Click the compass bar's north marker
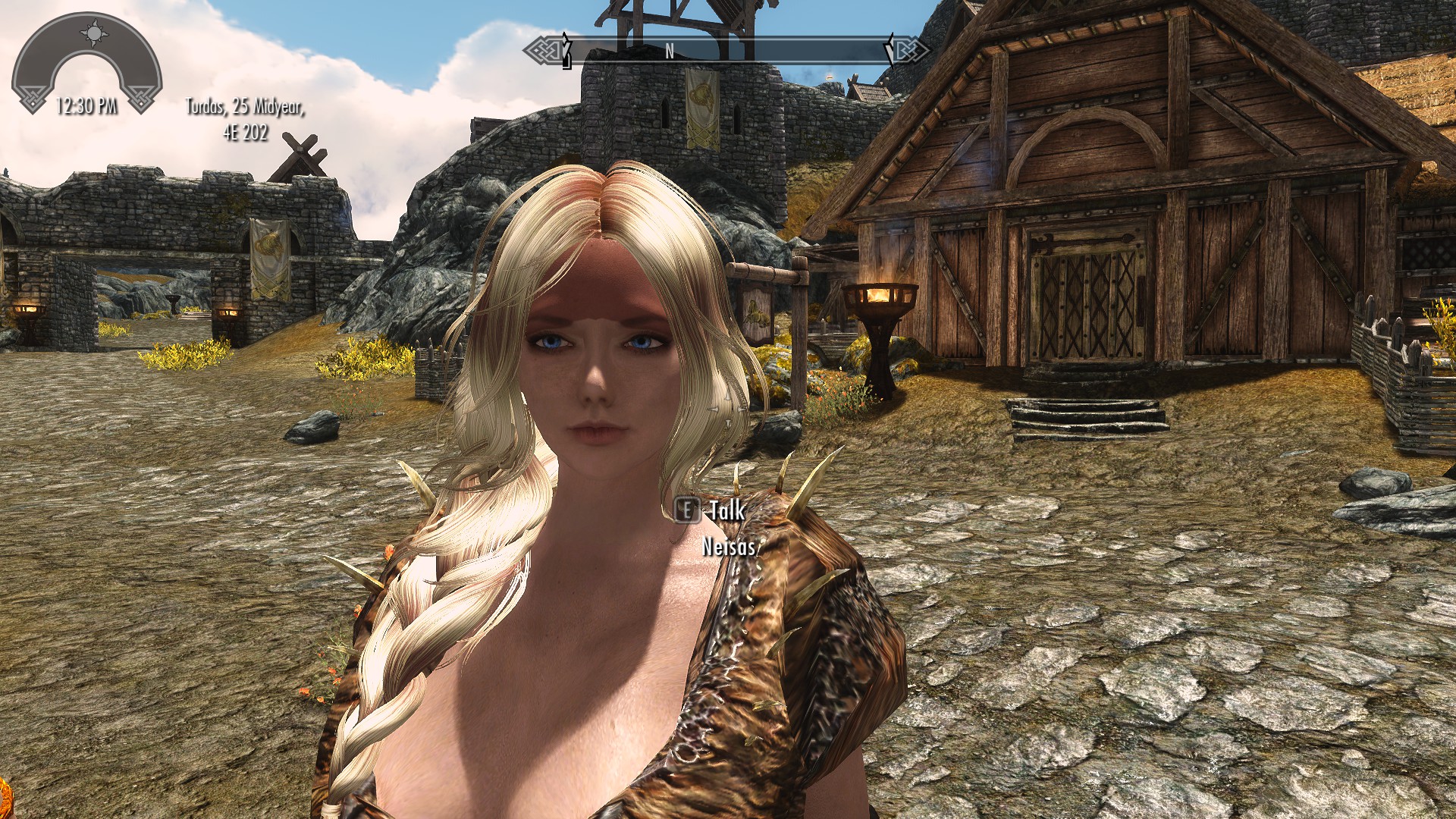This screenshot has width=1456, height=819. tap(669, 51)
